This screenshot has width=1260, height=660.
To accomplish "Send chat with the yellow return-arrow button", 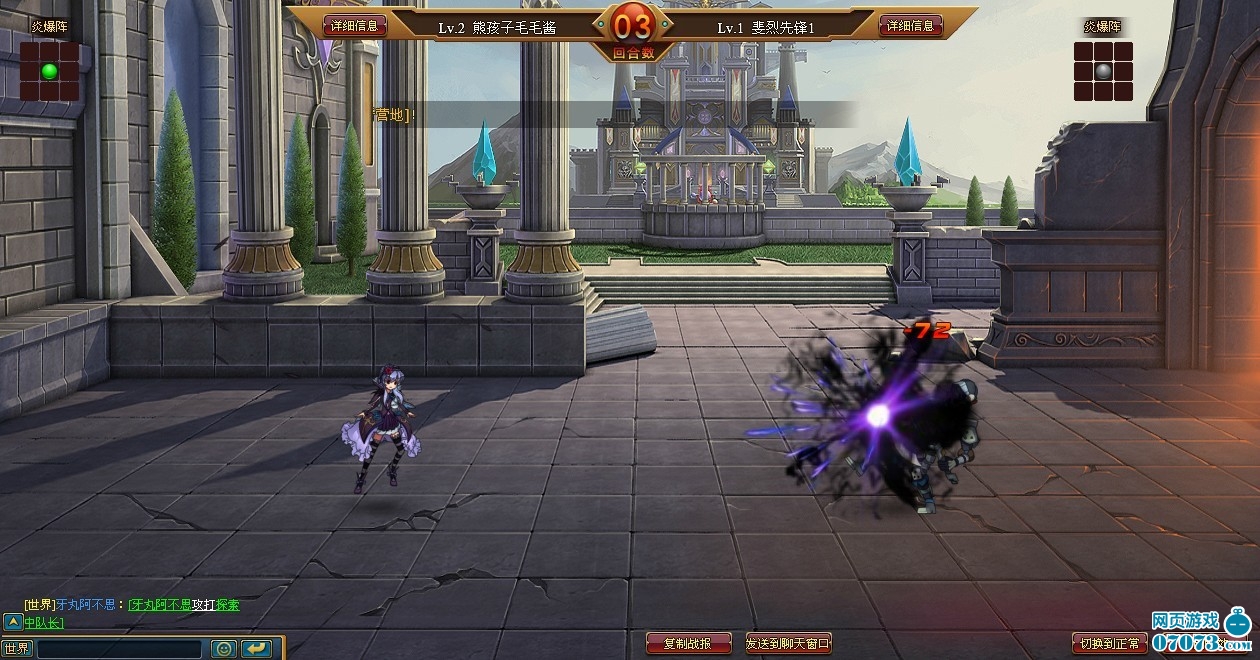I will coord(257,648).
